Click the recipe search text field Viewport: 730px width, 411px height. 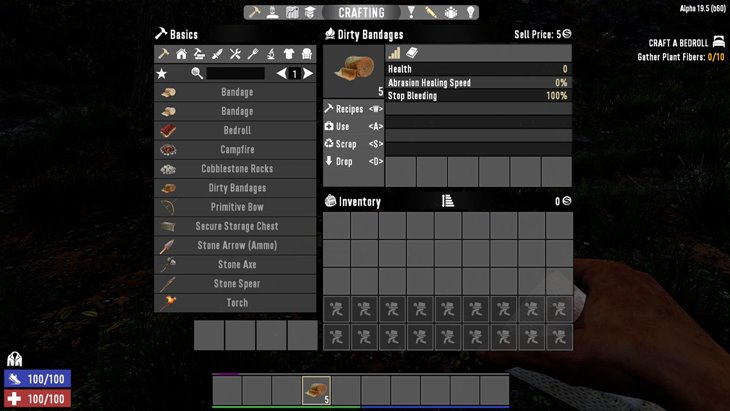point(235,73)
